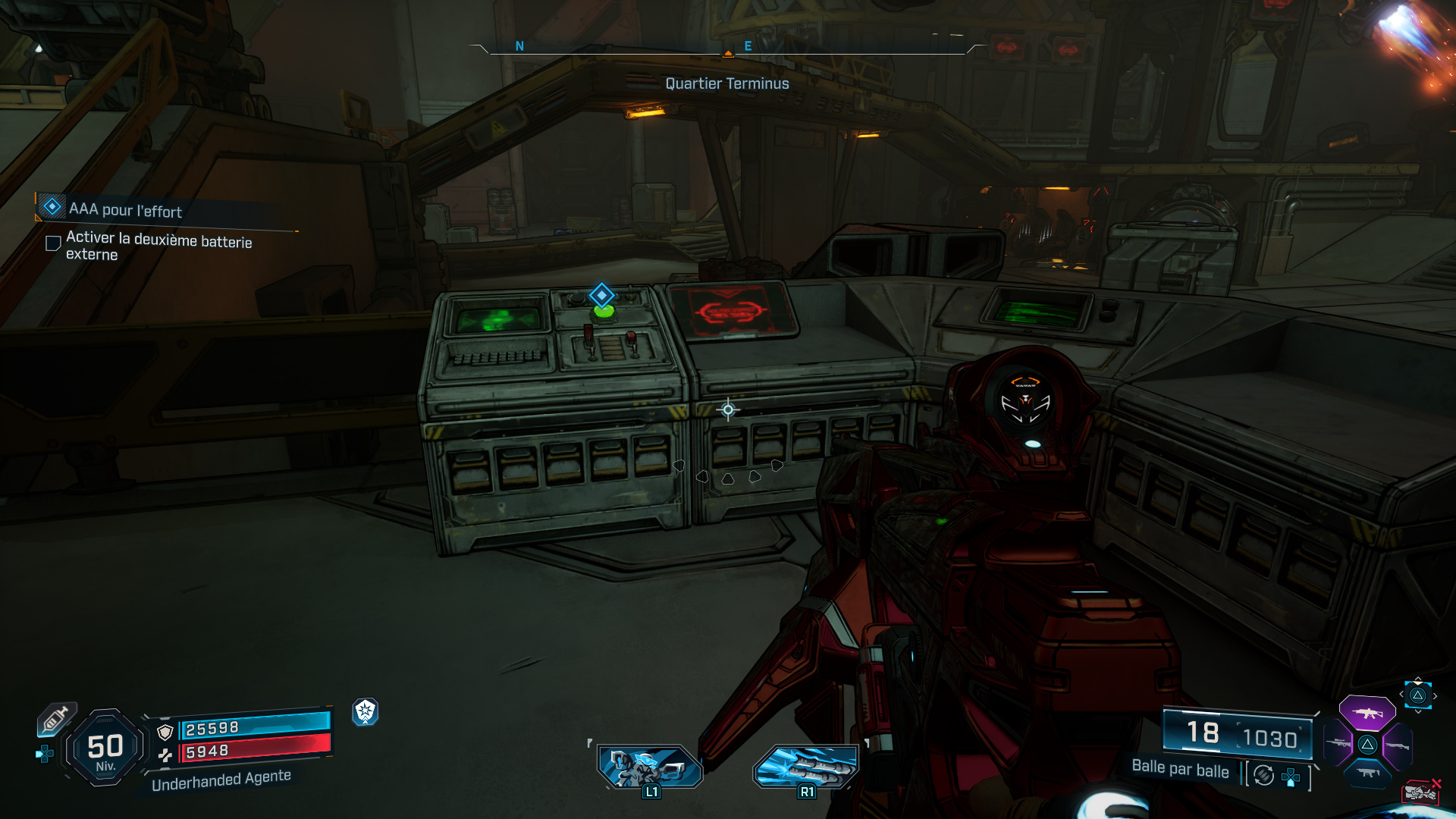Click the blue diamond objective waypoint marker
This screenshot has height=819, width=1456.
601,294
